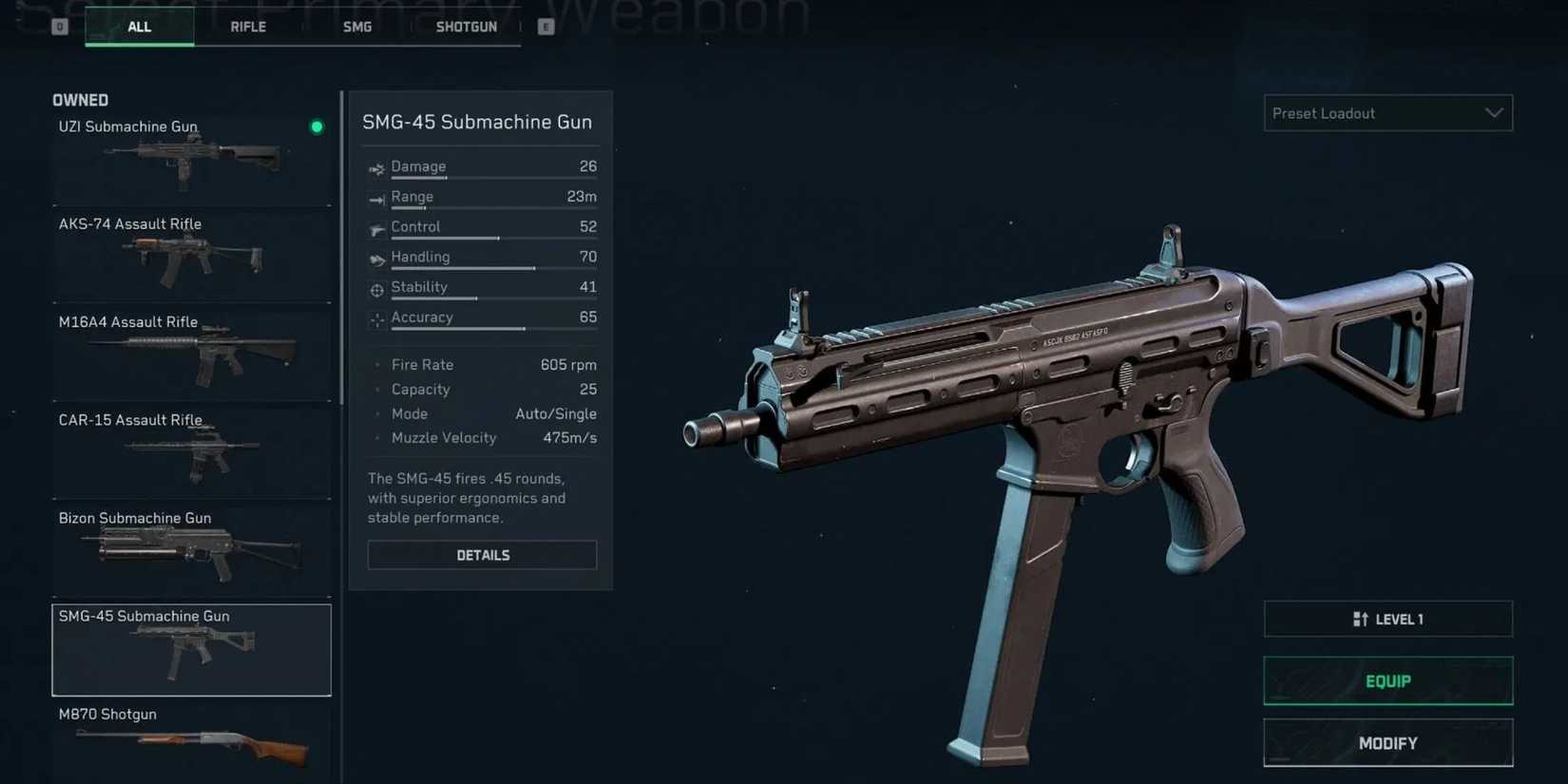Click the Stability crosshair icon
The height and width of the screenshot is (784, 1568).
(x=376, y=287)
